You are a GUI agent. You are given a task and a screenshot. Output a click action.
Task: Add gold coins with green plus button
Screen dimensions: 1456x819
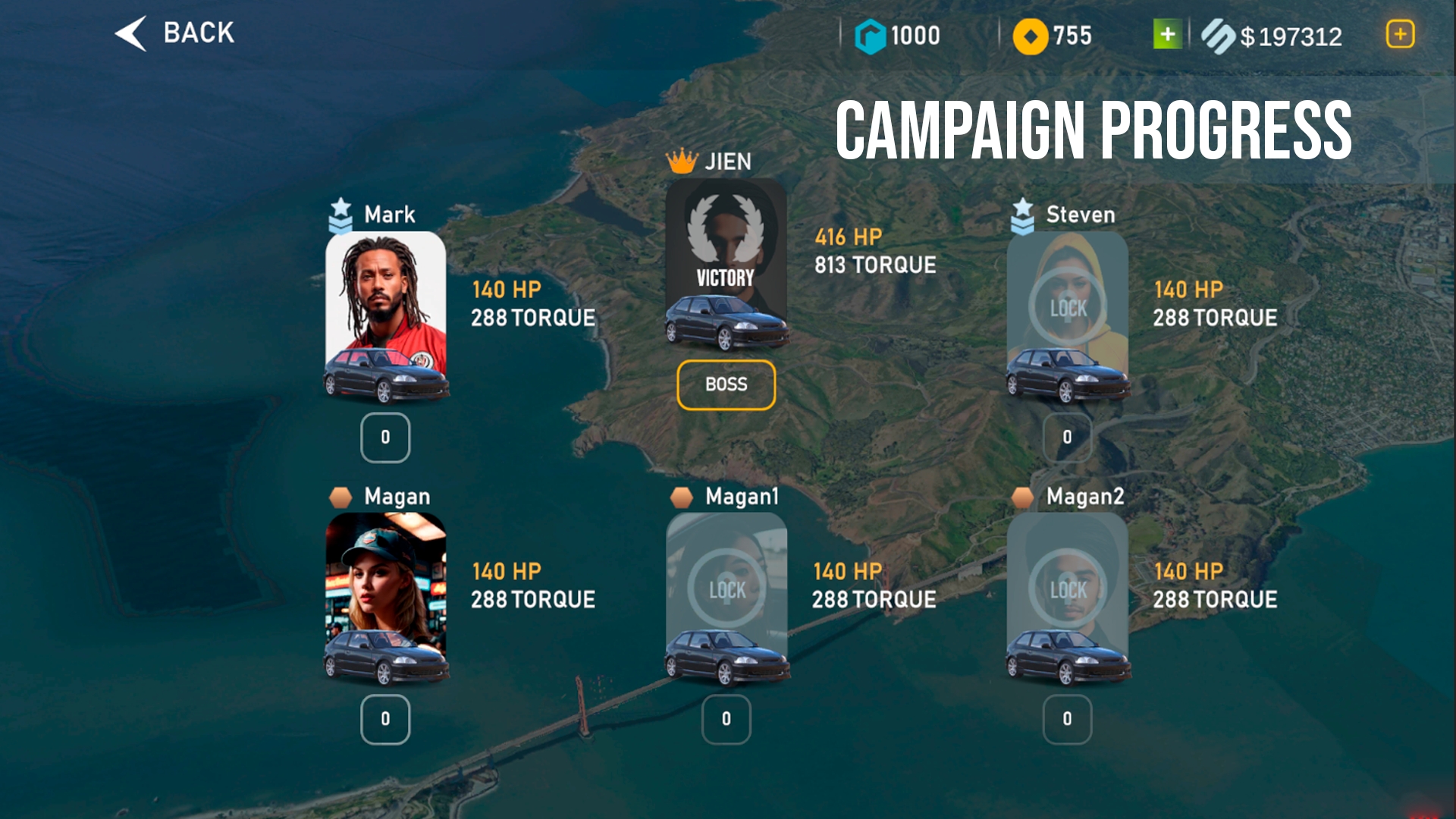click(1167, 34)
